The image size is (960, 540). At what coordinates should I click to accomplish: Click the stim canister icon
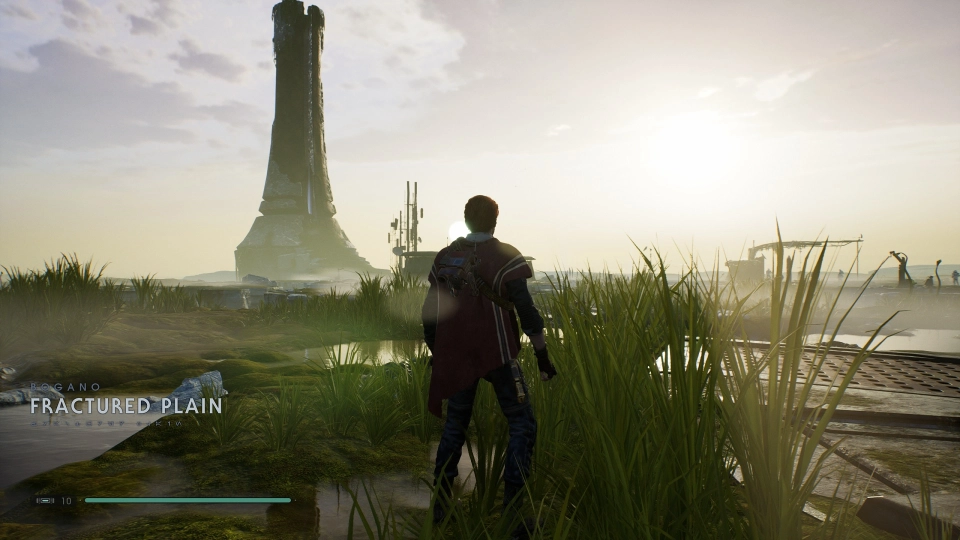(x=45, y=500)
